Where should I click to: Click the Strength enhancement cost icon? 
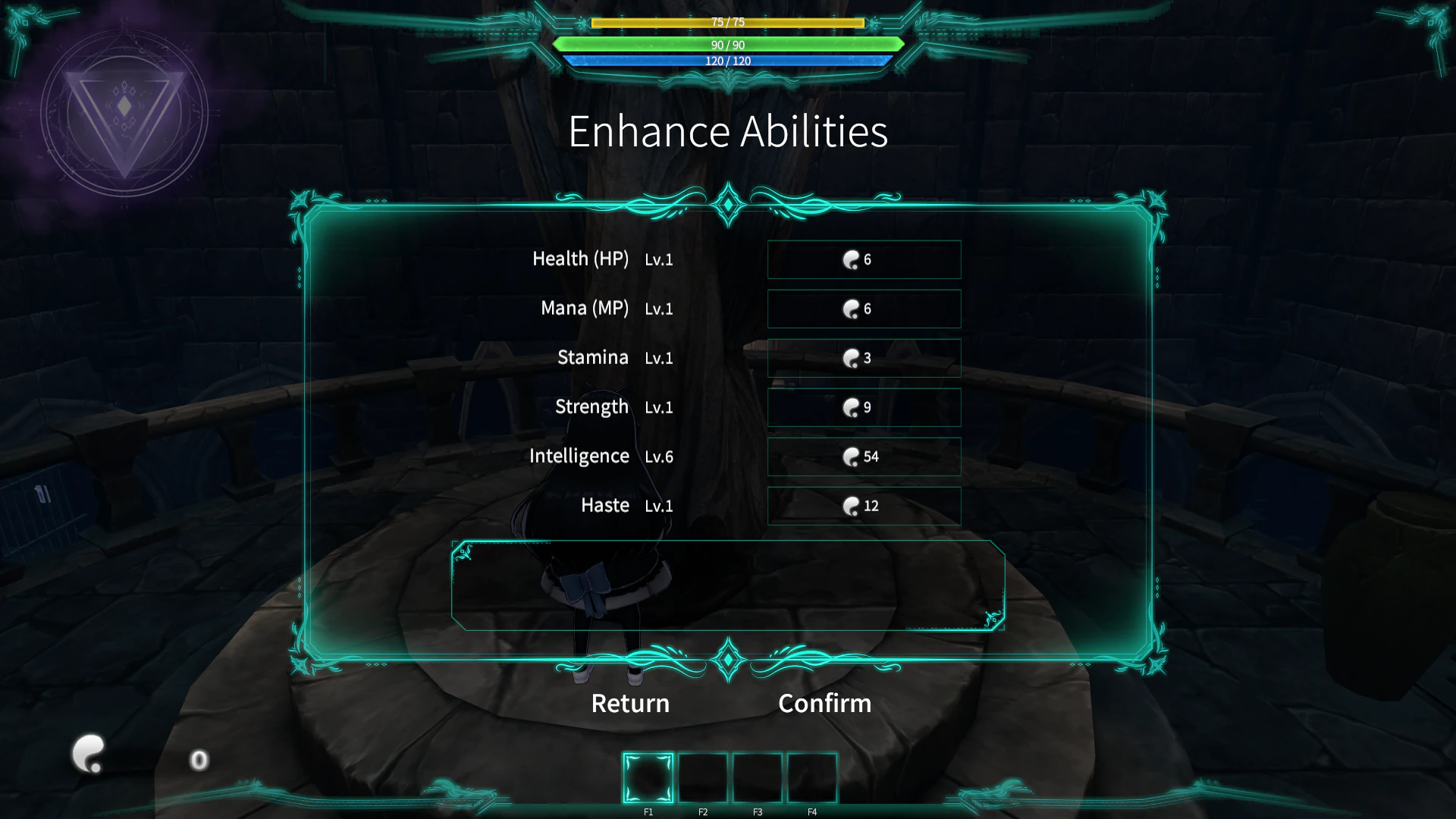(852, 407)
